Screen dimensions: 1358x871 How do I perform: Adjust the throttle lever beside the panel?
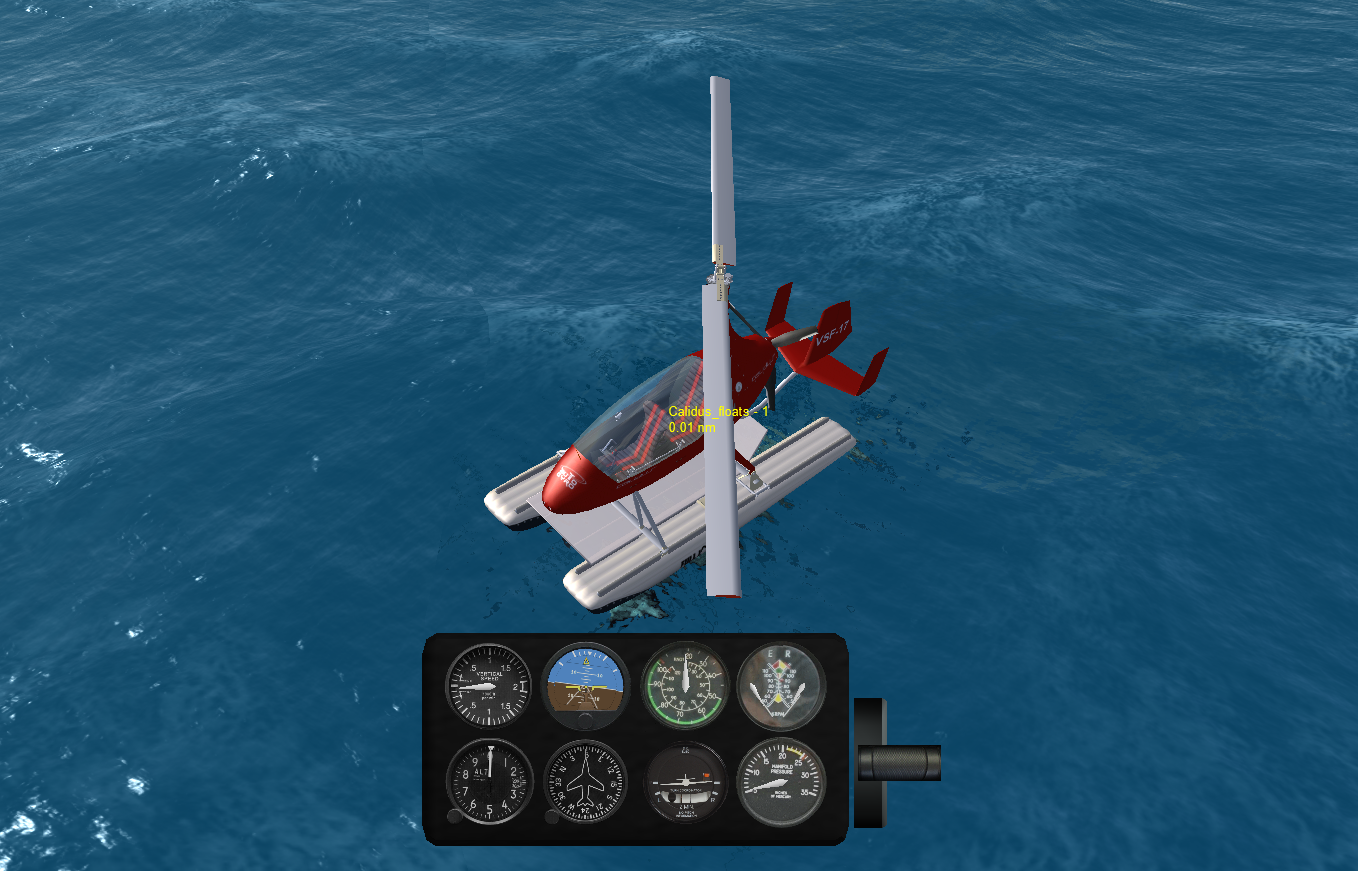pos(901,765)
